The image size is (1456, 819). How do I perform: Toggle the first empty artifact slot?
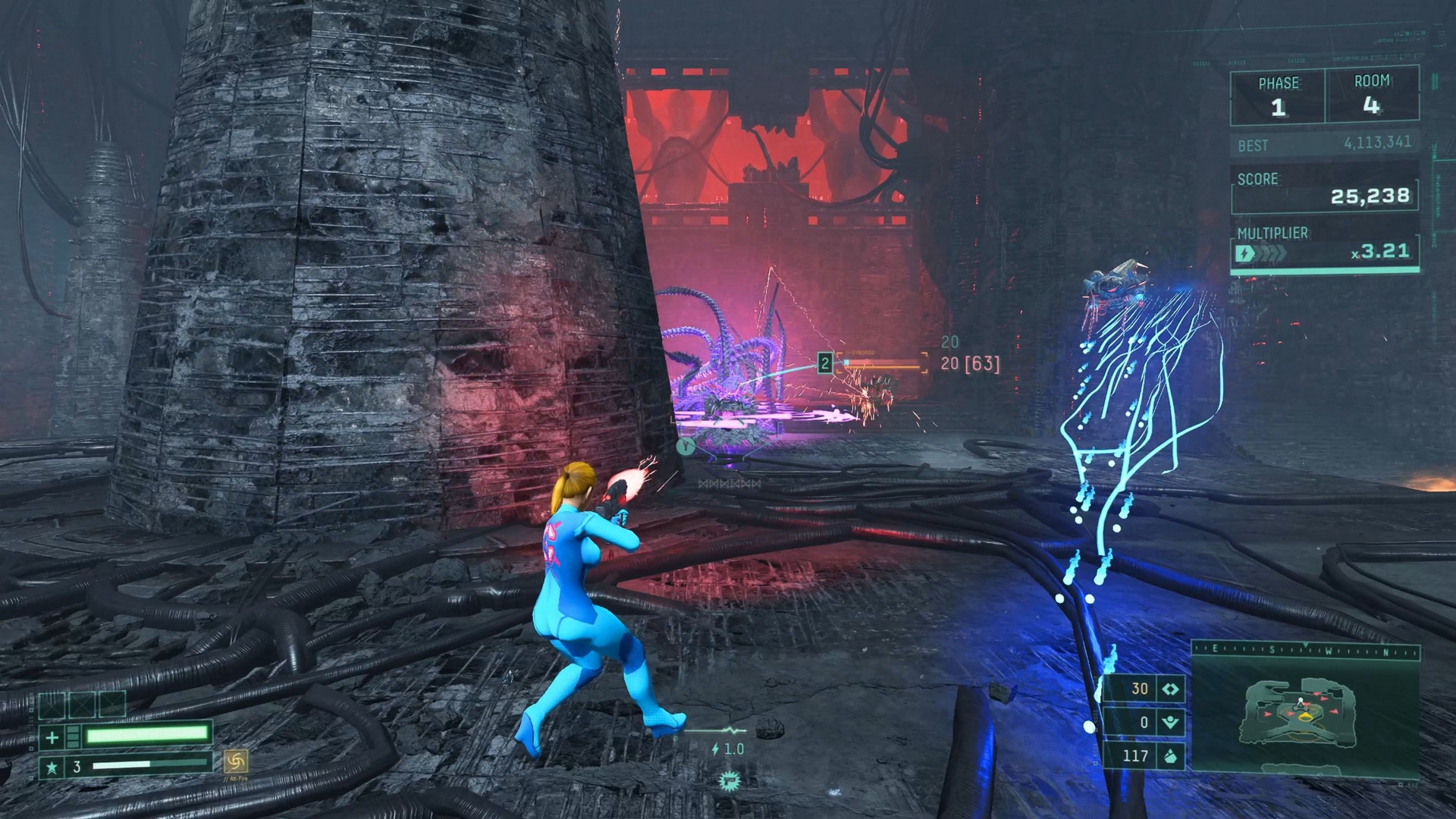pos(52,704)
